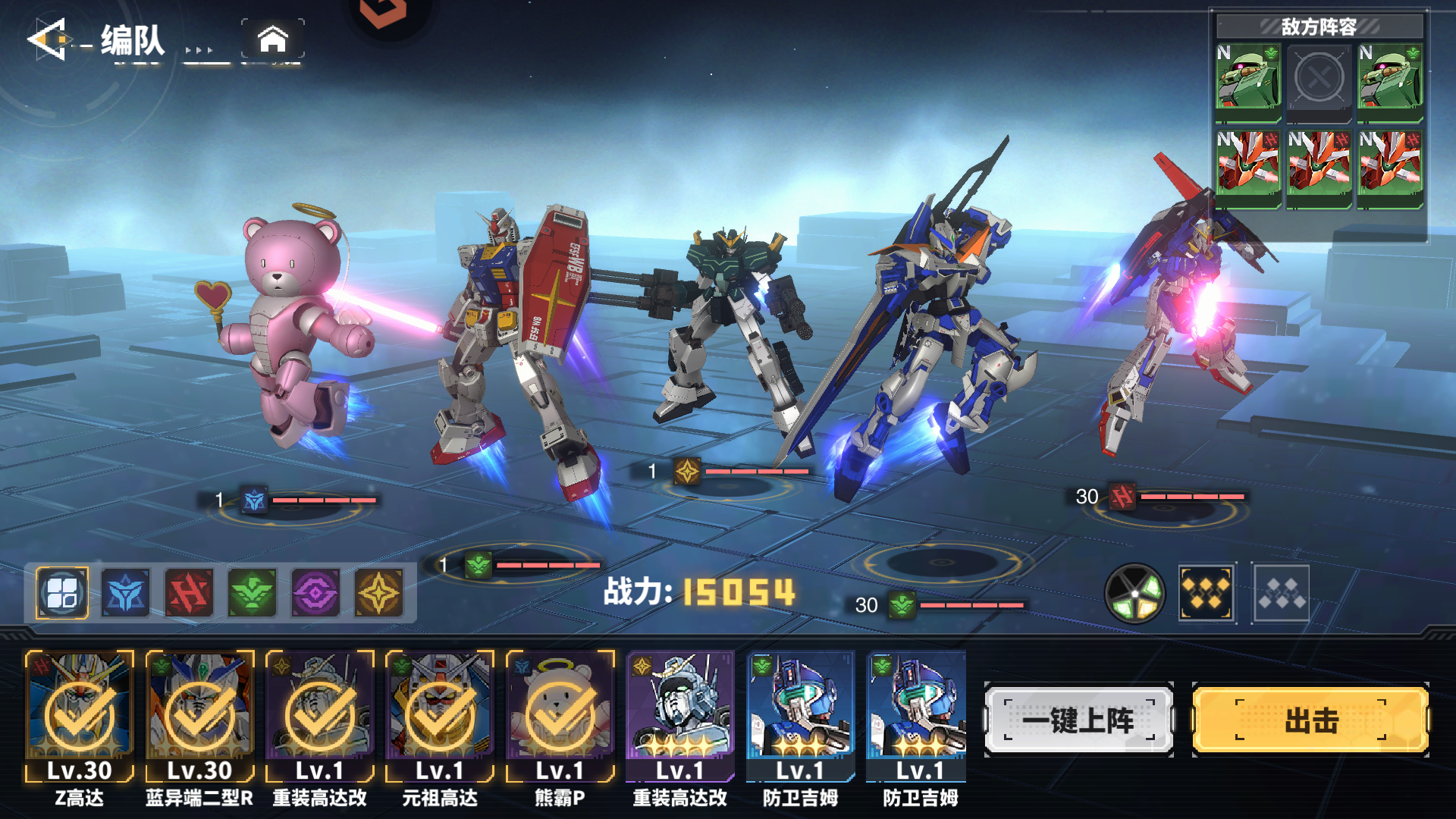Viewport: 1456px width, 819px height.
Task: Filter units by gold type icon
Action: coord(379,593)
